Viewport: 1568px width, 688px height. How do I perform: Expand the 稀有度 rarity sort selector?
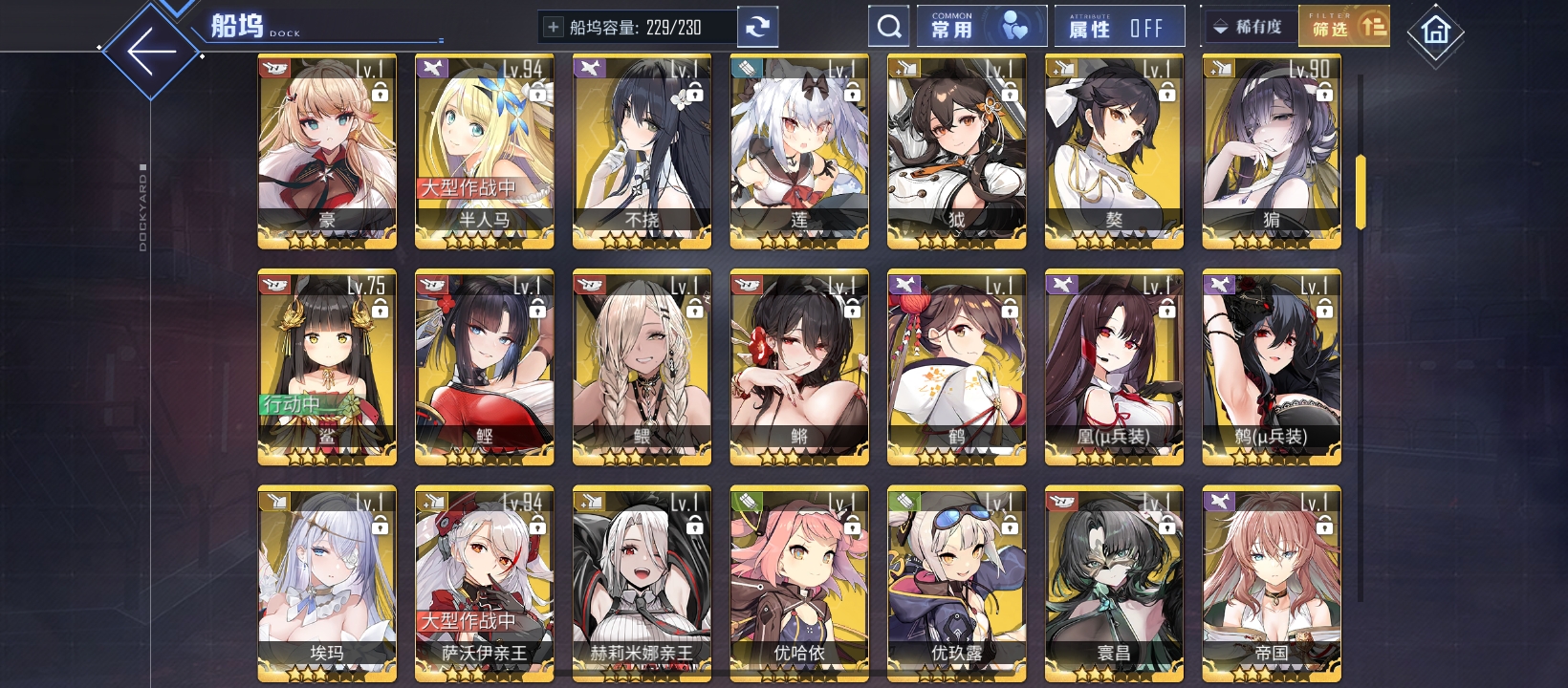[x=1251, y=25]
